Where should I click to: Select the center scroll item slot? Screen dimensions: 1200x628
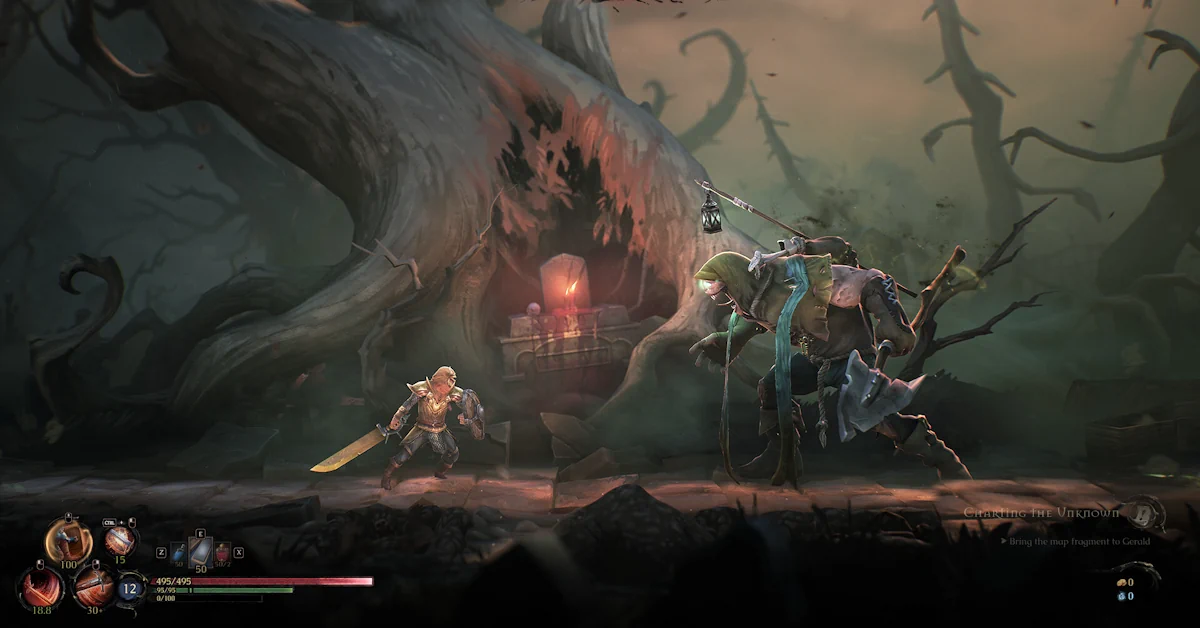200,551
